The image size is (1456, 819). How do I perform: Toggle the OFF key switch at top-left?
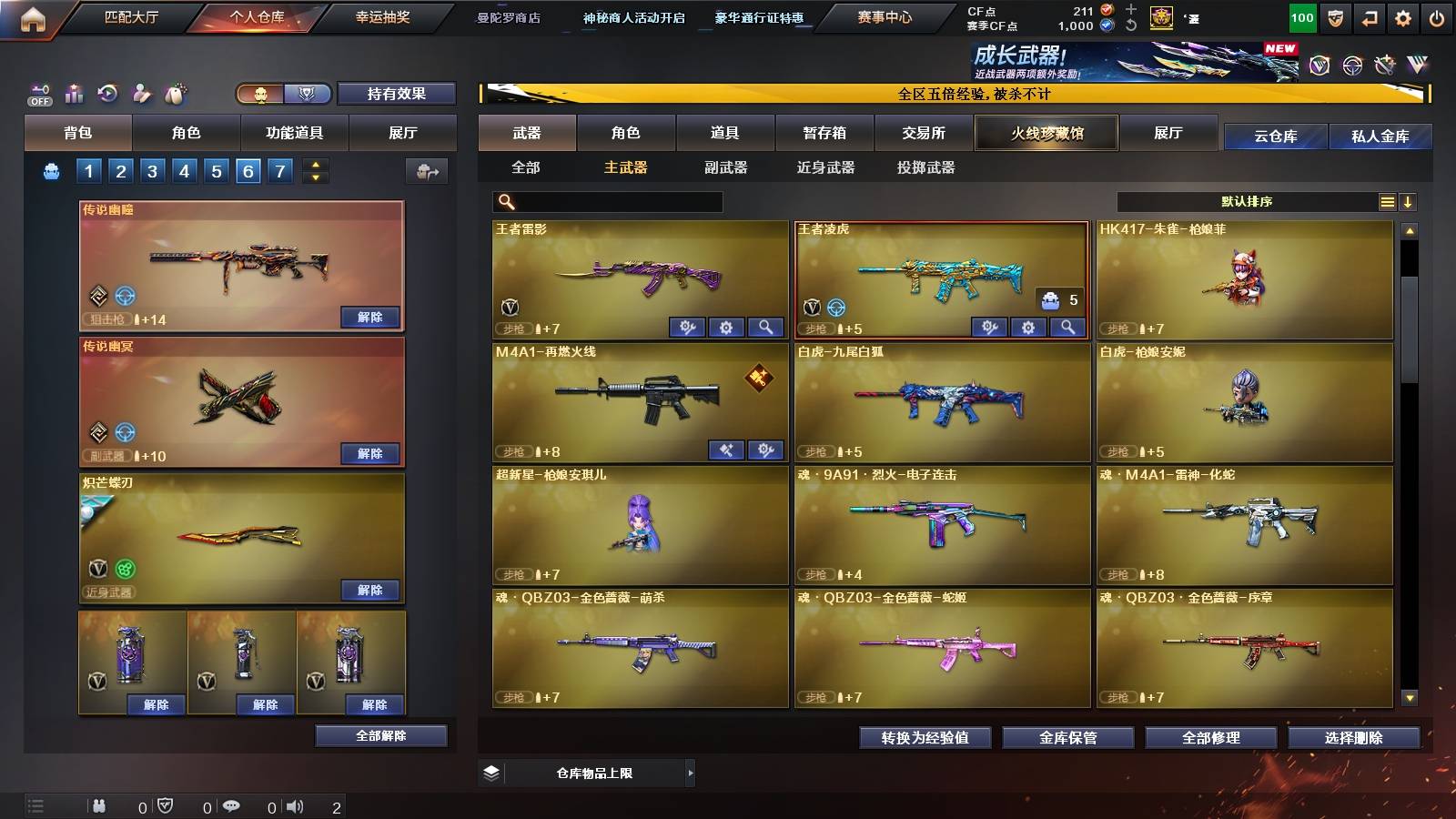coord(38,93)
